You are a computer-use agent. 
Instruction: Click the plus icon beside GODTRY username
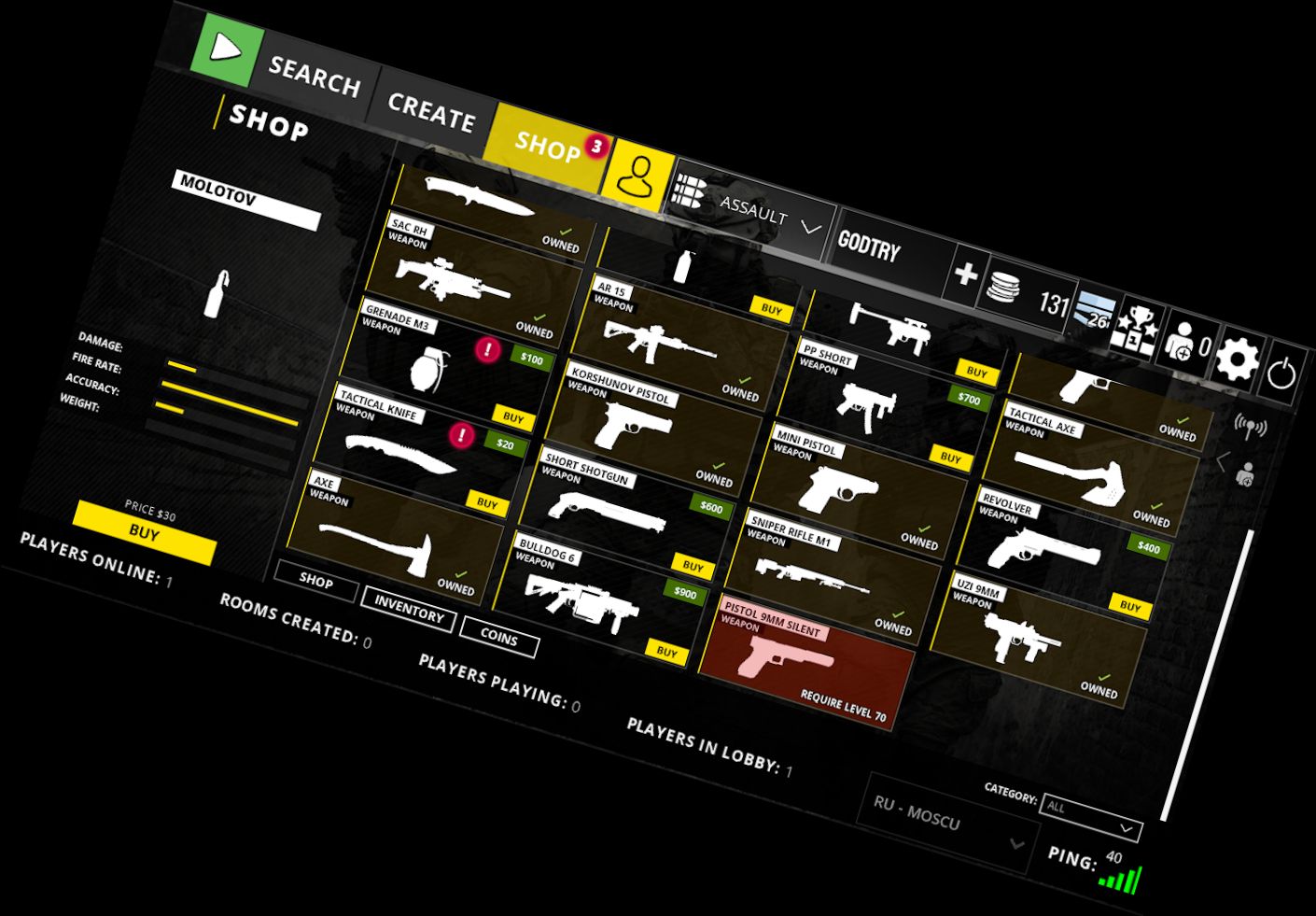coord(968,273)
